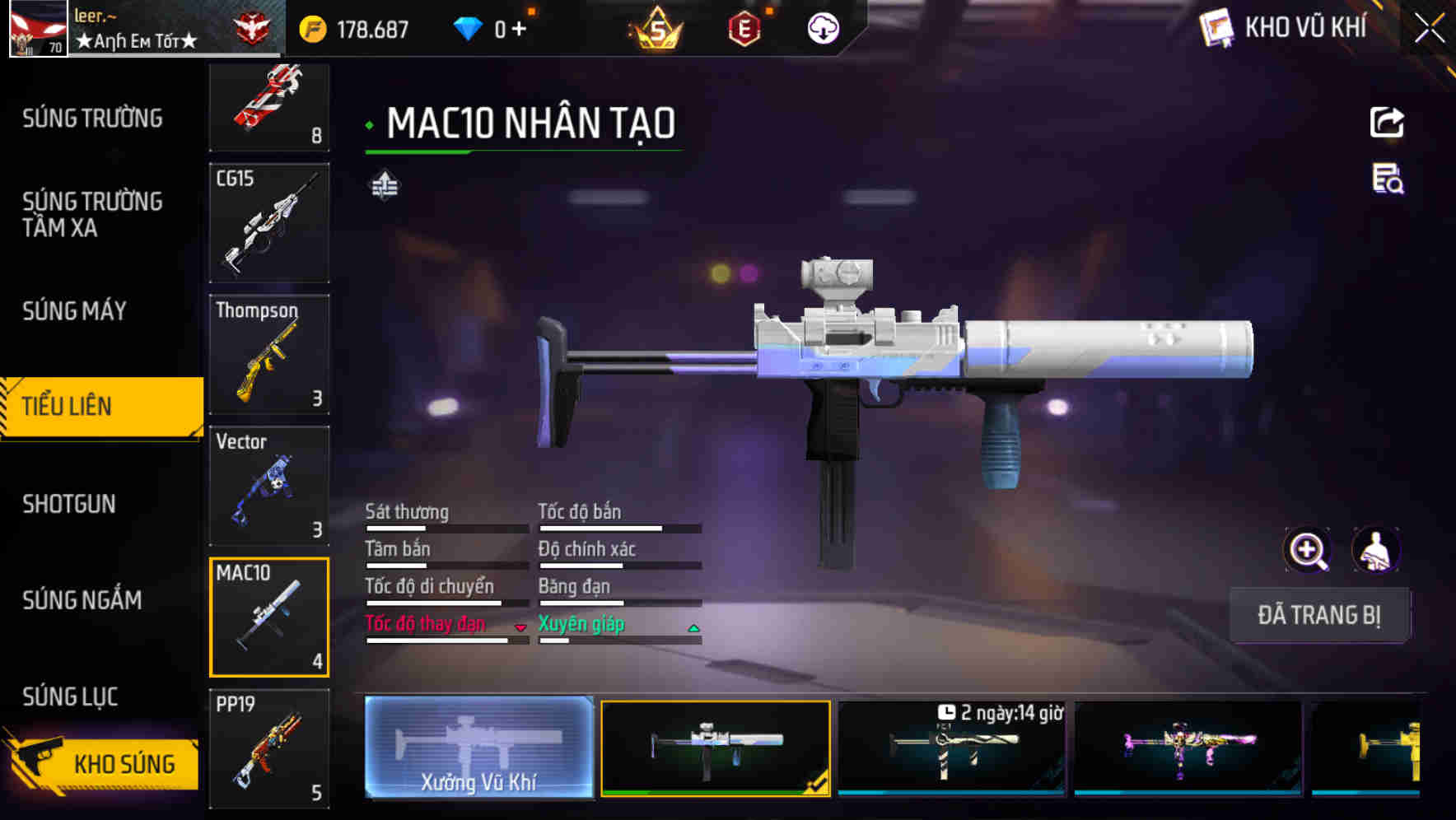Select the Vector weapon slot

pyautogui.click(x=269, y=486)
